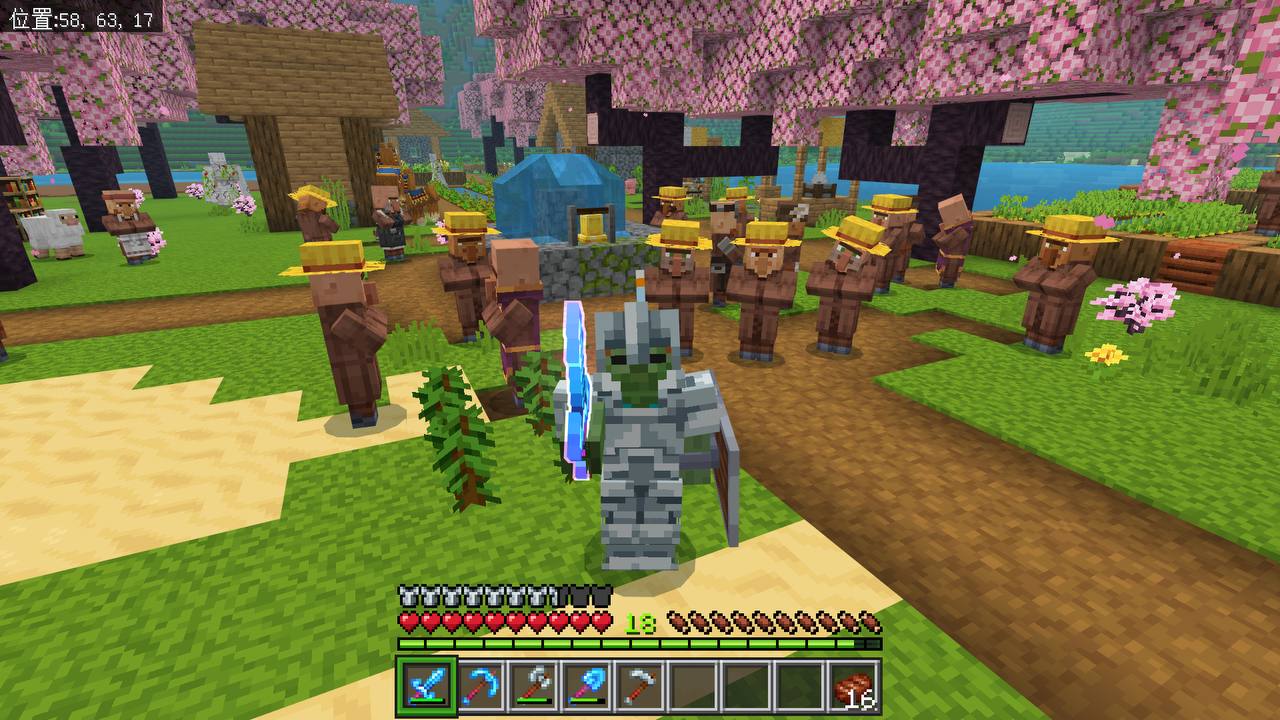Viewport: 1280px width, 720px height.
Task: Select the diamond sword hotbar slot
Action: point(427,686)
